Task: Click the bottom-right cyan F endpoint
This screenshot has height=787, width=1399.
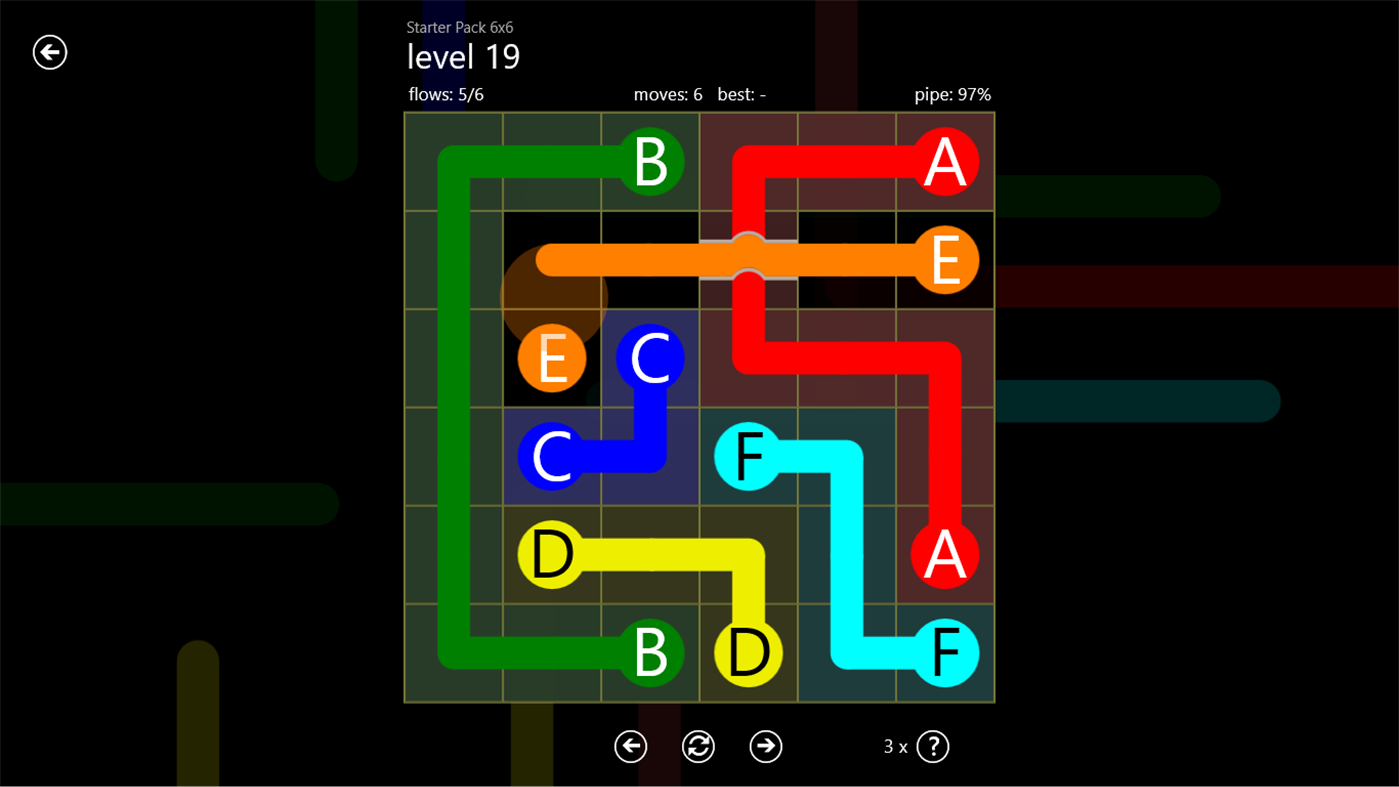Action: (x=944, y=652)
